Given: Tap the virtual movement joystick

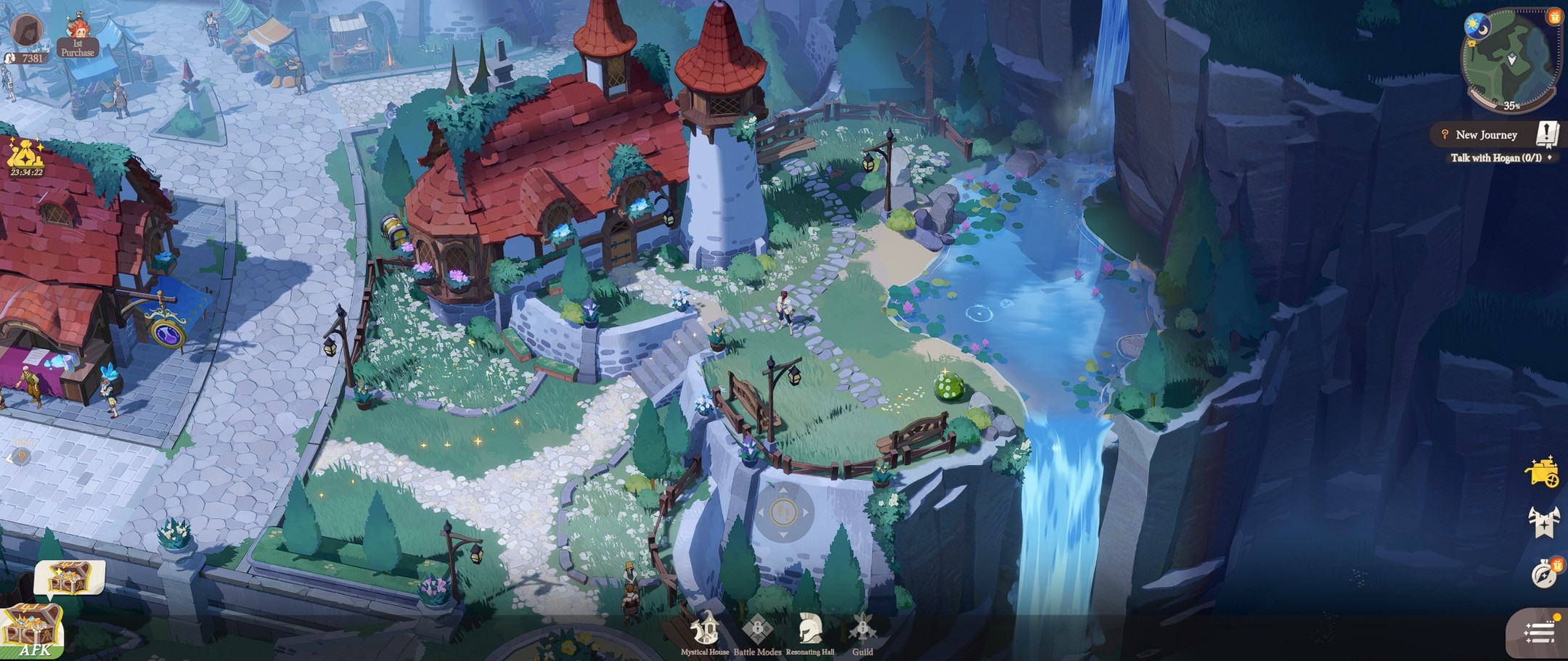Looking at the screenshot, I should click(783, 513).
